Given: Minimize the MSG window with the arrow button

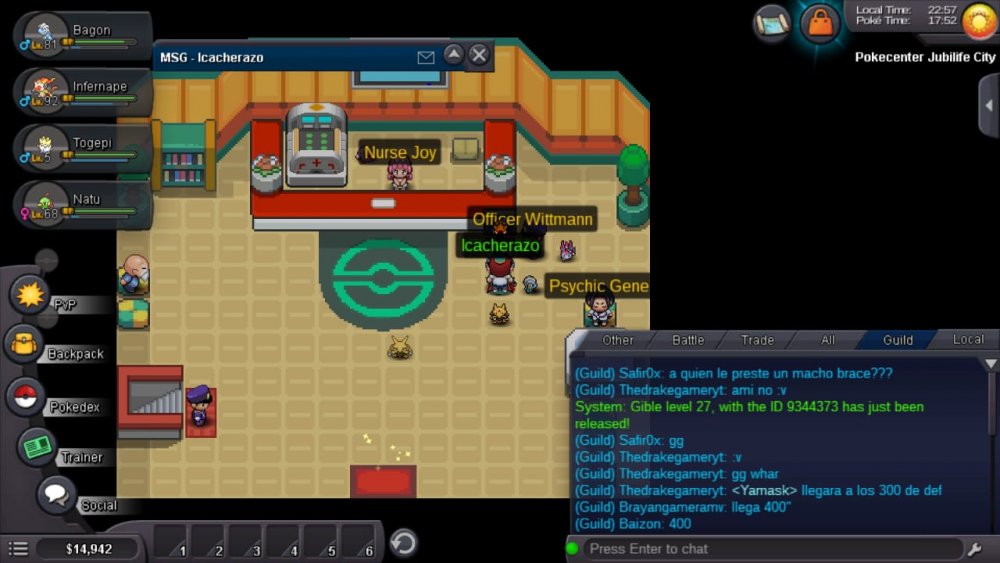Looking at the screenshot, I should (x=454, y=55).
